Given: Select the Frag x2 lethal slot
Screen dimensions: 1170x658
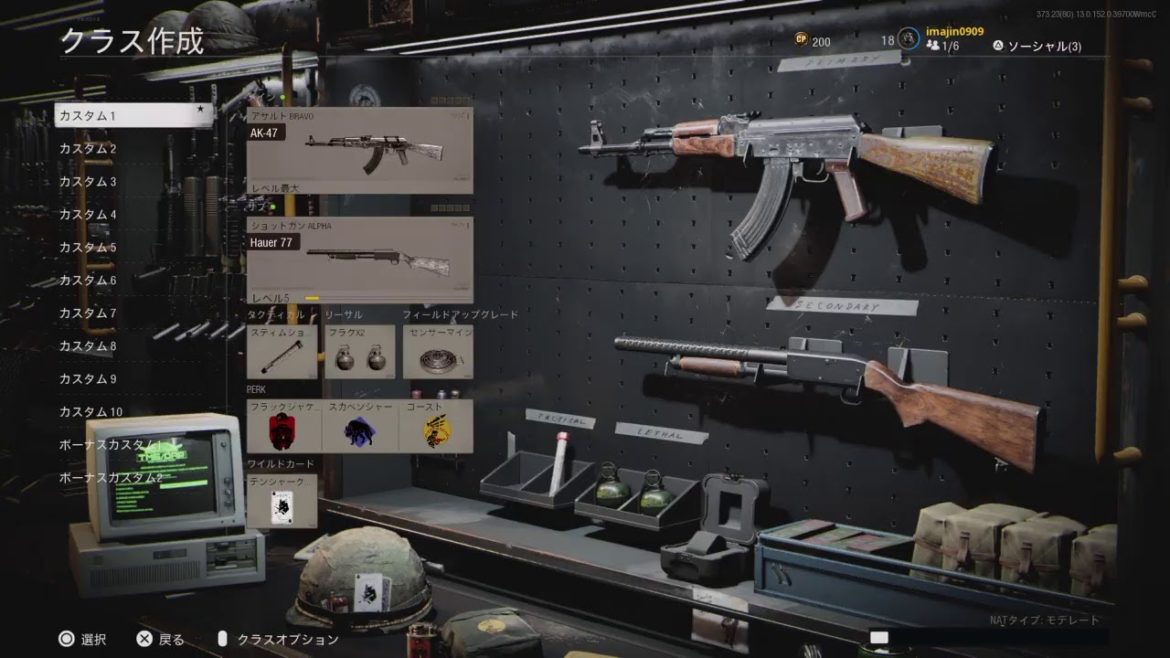Looking at the screenshot, I should click(x=359, y=351).
